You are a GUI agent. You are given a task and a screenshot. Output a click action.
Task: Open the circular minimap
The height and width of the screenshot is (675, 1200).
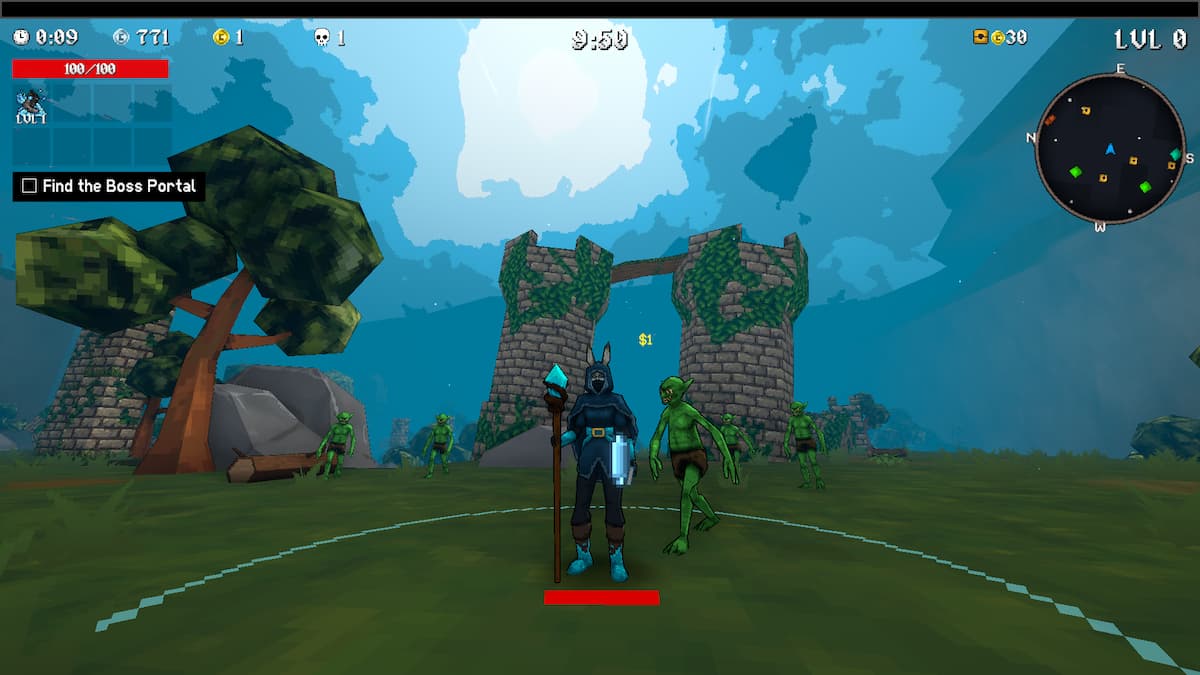[x=1110, y=149]
